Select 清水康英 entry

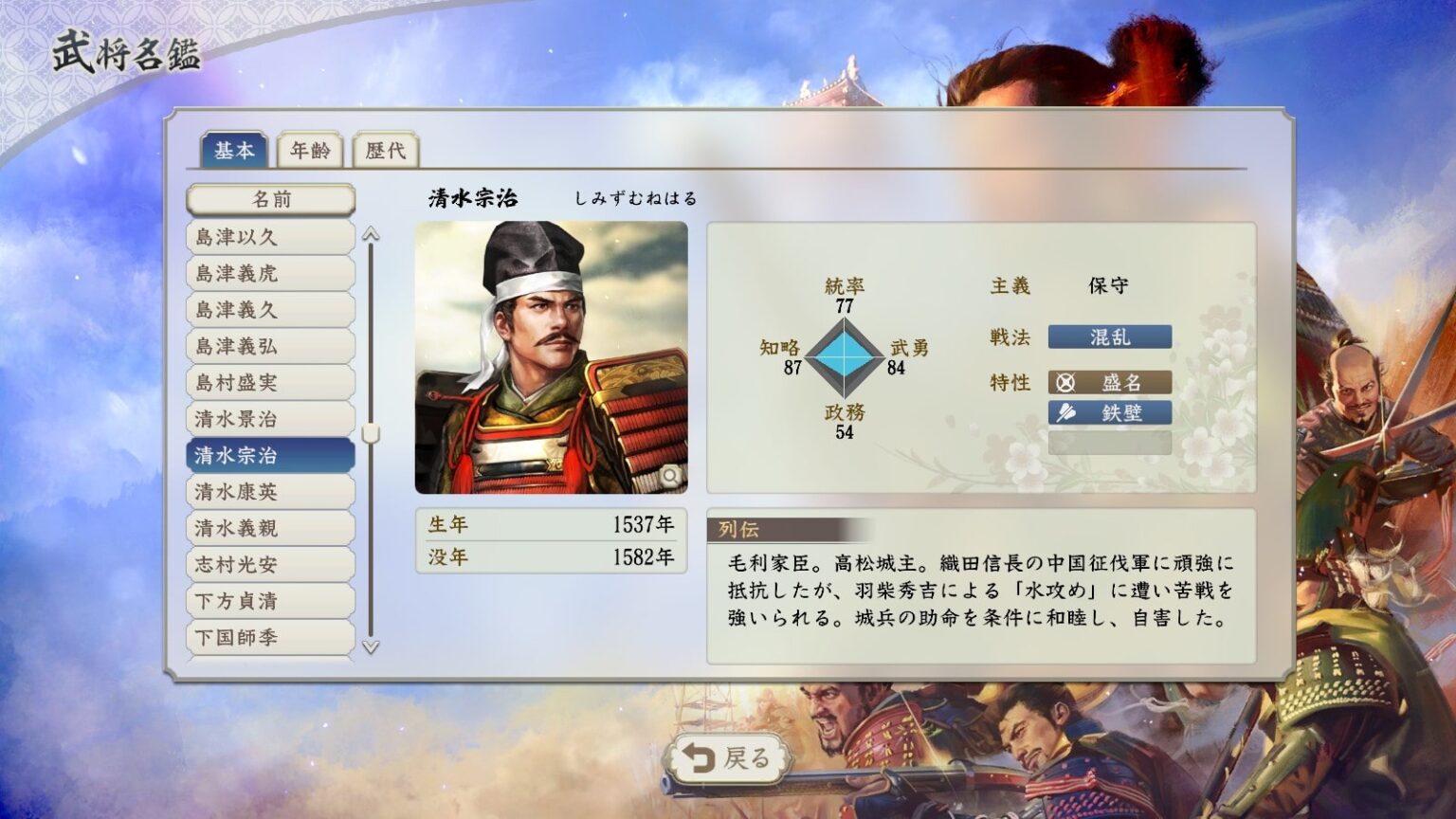coord(271,492)
